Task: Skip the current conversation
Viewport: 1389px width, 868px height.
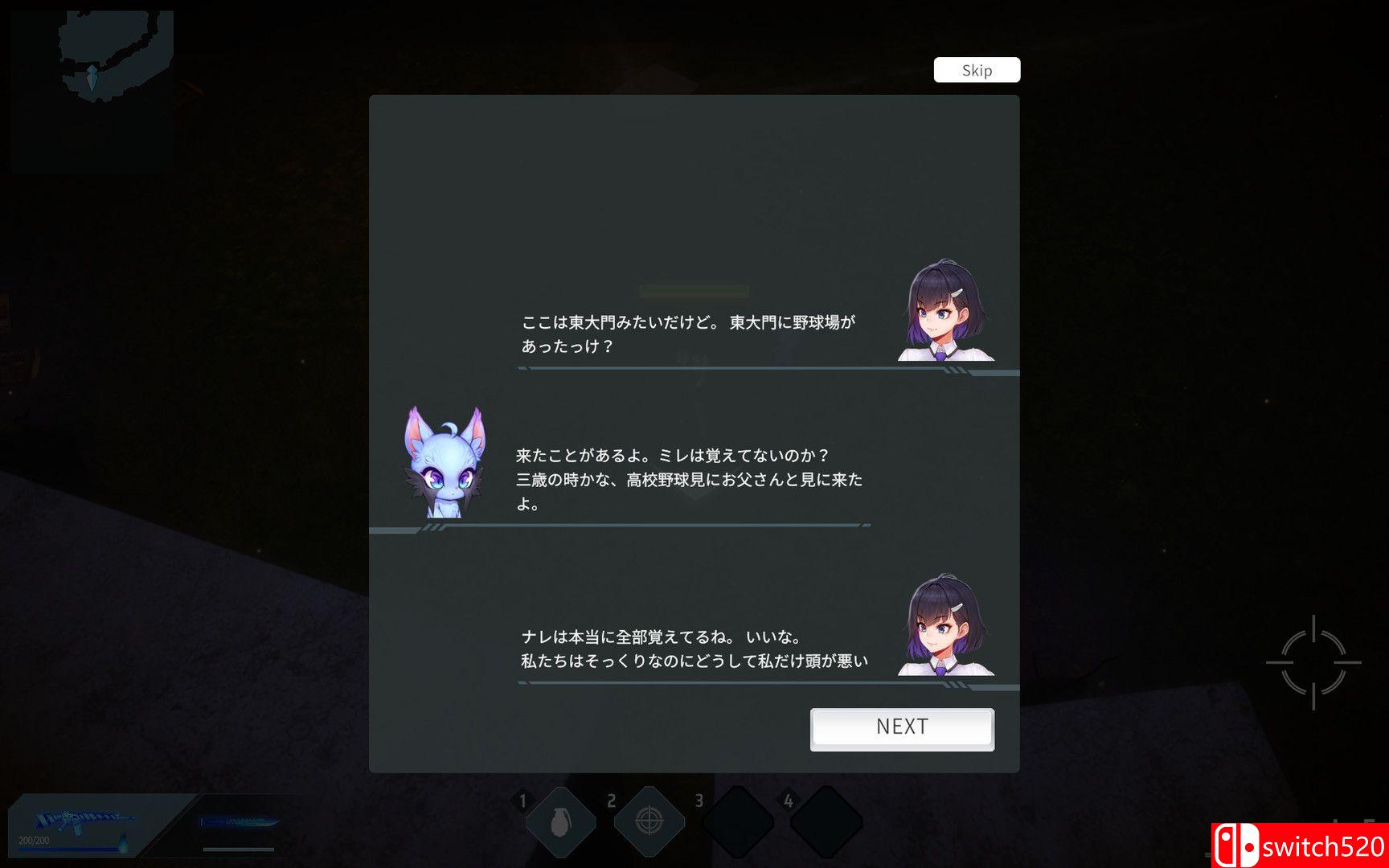Action: 977,70
